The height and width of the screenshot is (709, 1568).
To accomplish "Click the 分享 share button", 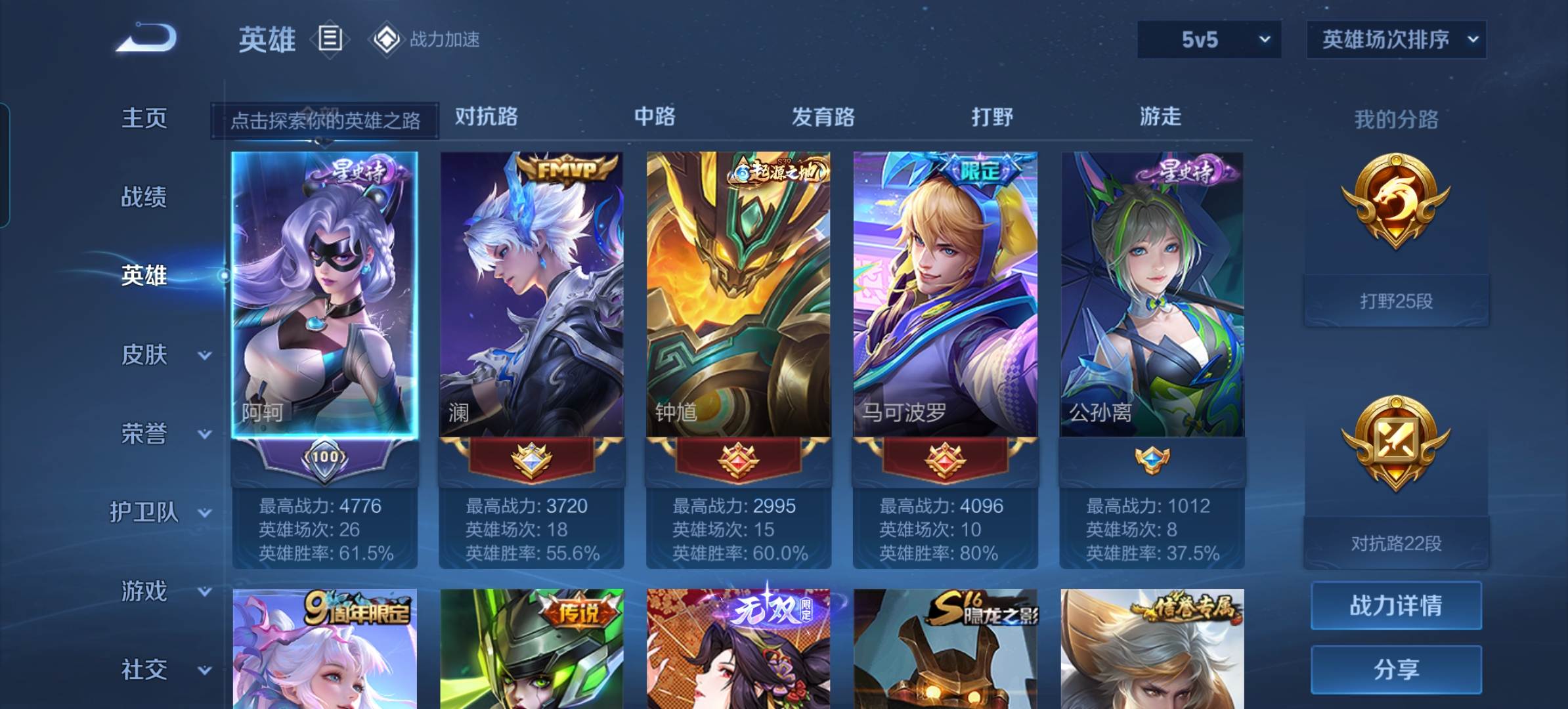I will pyautogui.click(x=1396, y=670).
